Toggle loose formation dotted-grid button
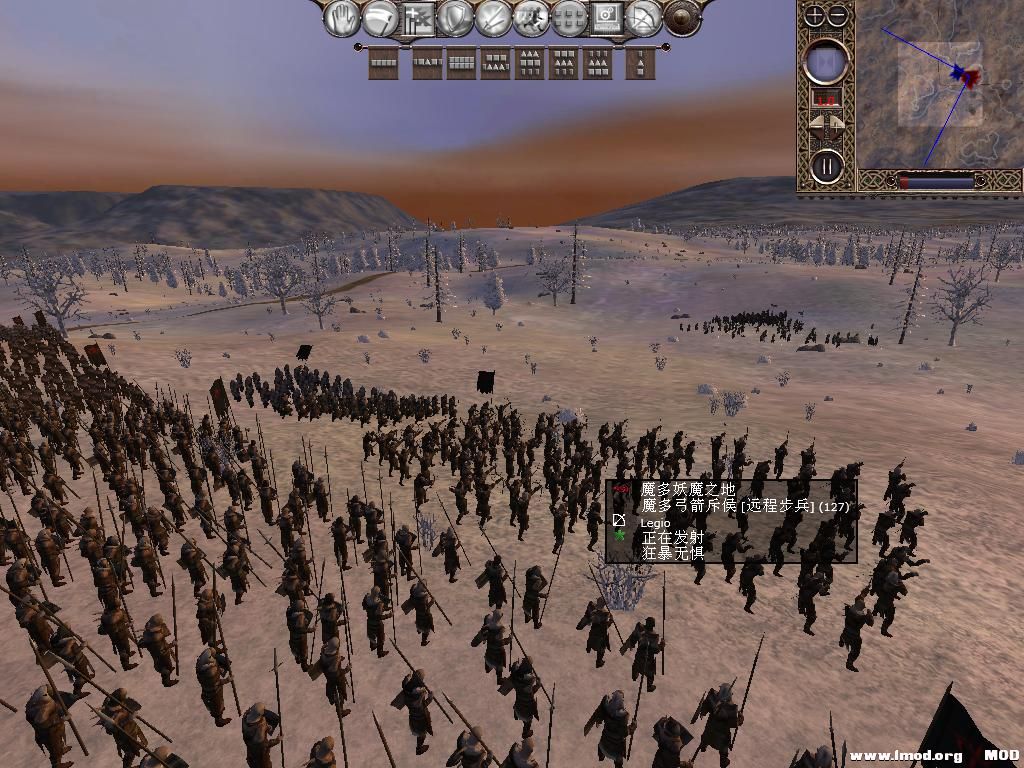The image size is (1024, 768). (569, 18)
